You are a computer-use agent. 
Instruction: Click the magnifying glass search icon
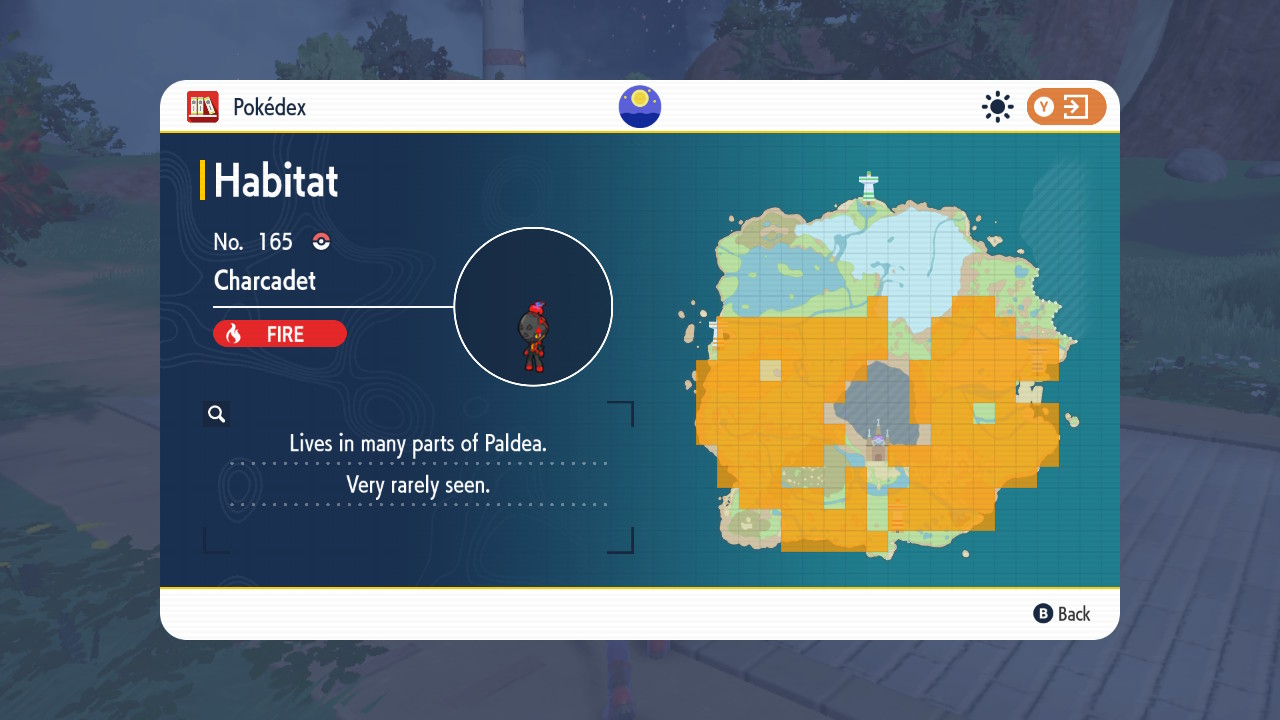217,413
